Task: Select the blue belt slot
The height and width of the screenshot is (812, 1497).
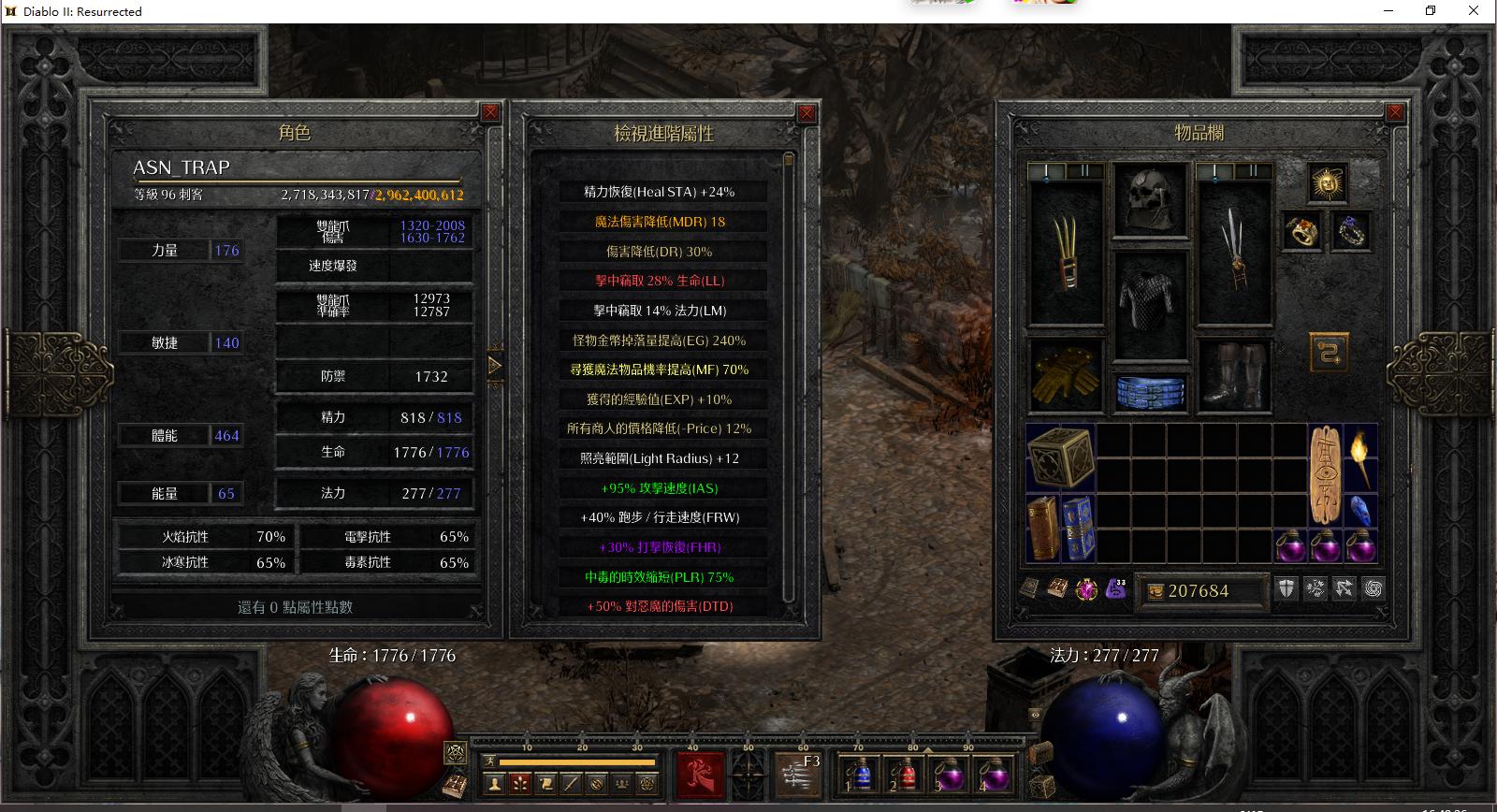Action: coord(1150,391)
